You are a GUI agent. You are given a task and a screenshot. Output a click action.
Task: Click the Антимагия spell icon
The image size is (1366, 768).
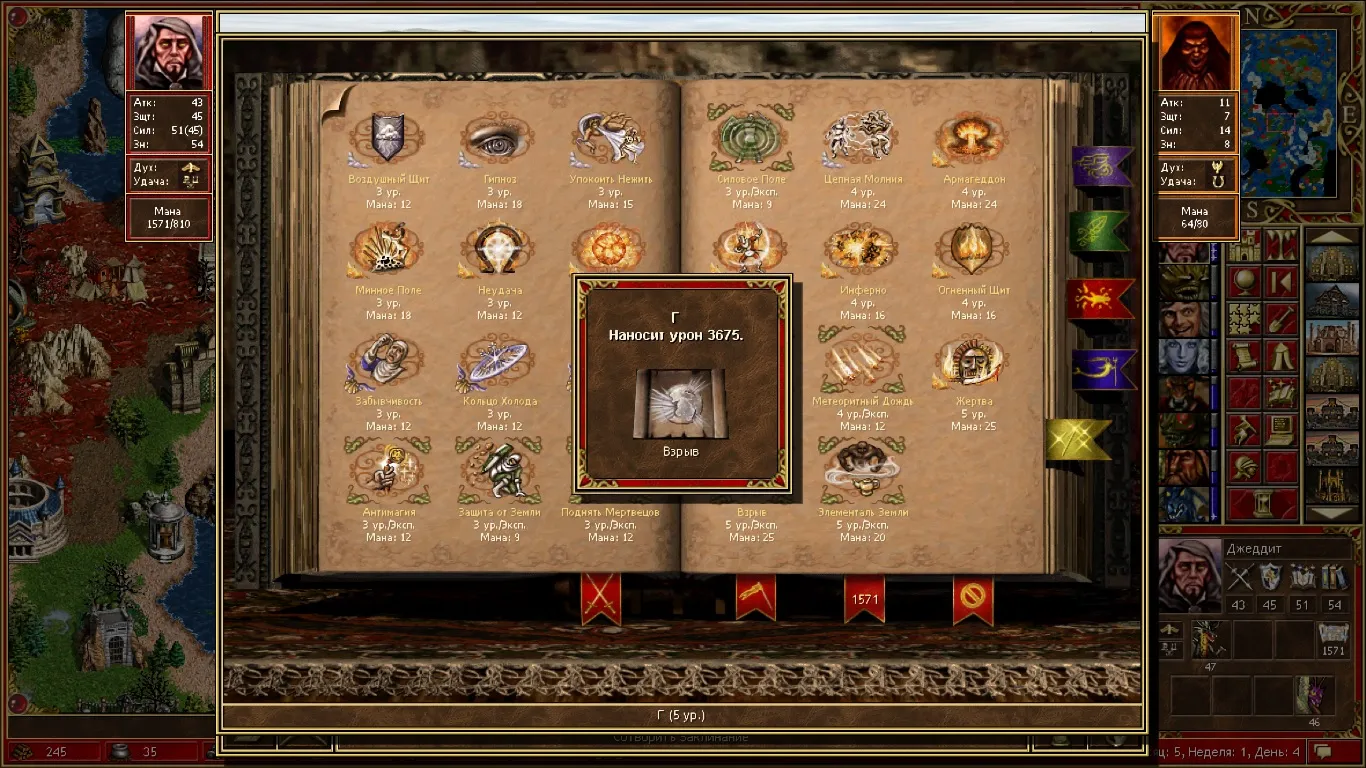pyautogui.click(x=386, y=471)
